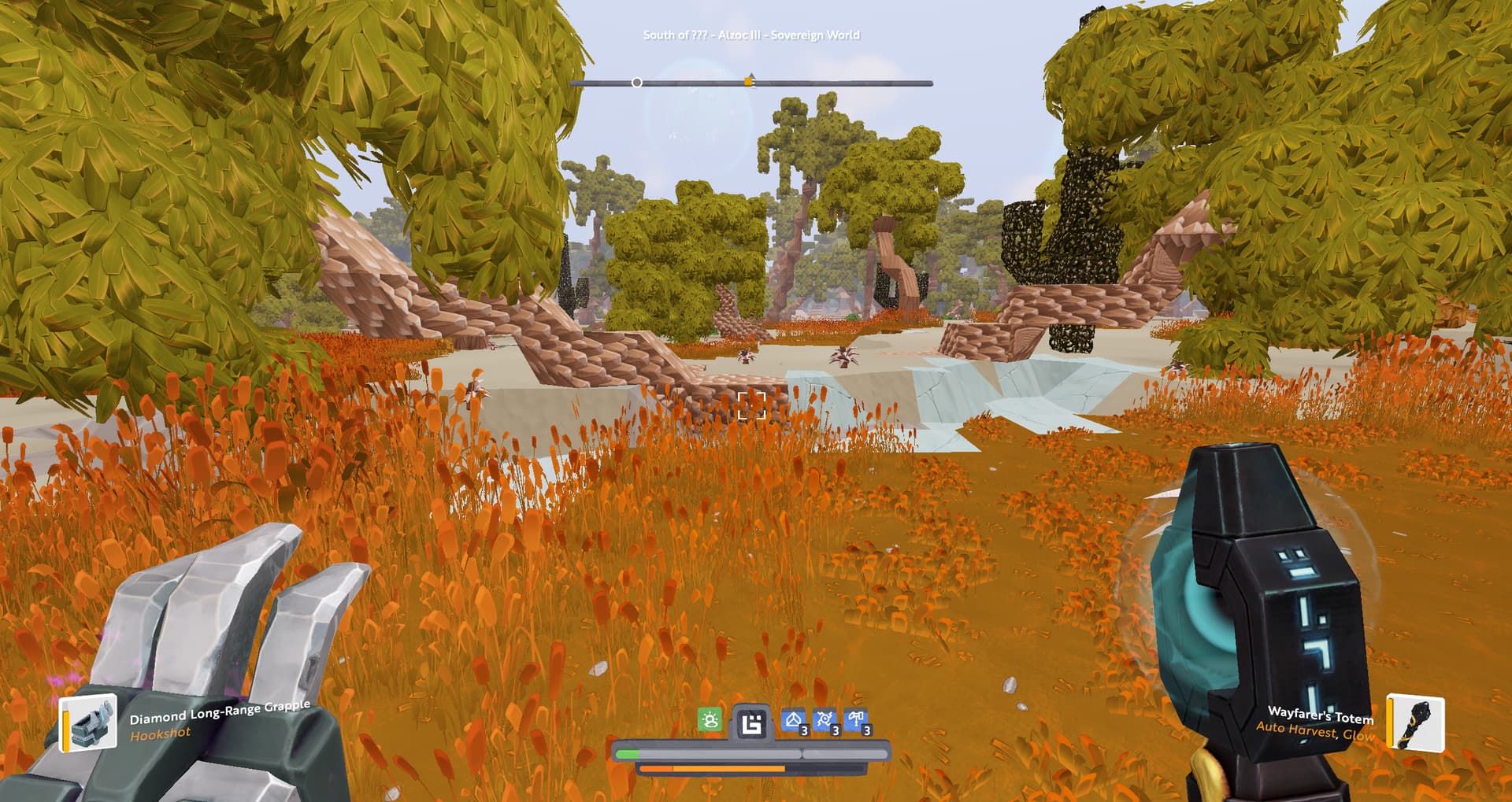Select the Wayfarer's Totem item slot

(1415, 722)
